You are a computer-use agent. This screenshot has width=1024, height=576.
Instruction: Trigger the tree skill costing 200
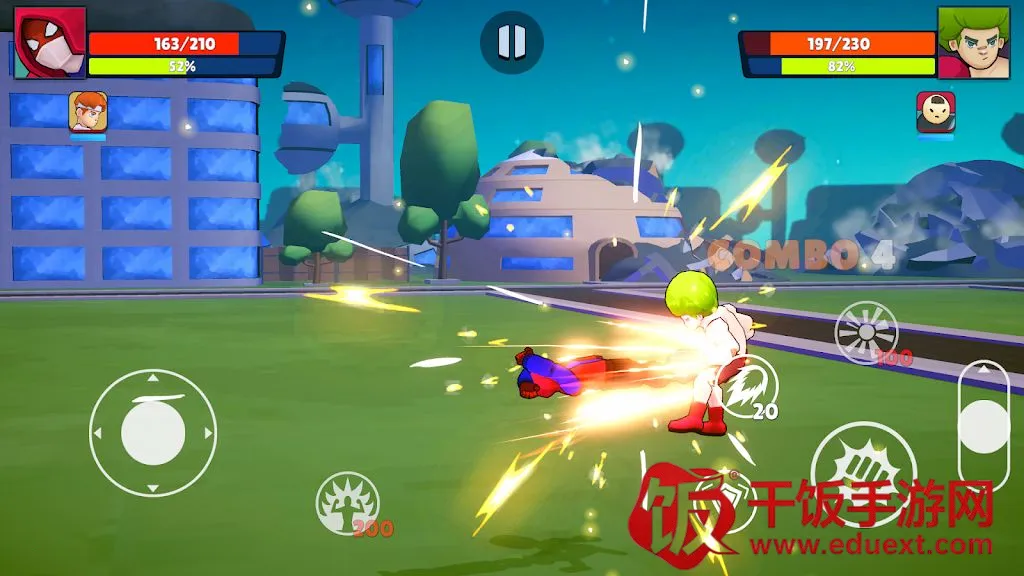348,503
